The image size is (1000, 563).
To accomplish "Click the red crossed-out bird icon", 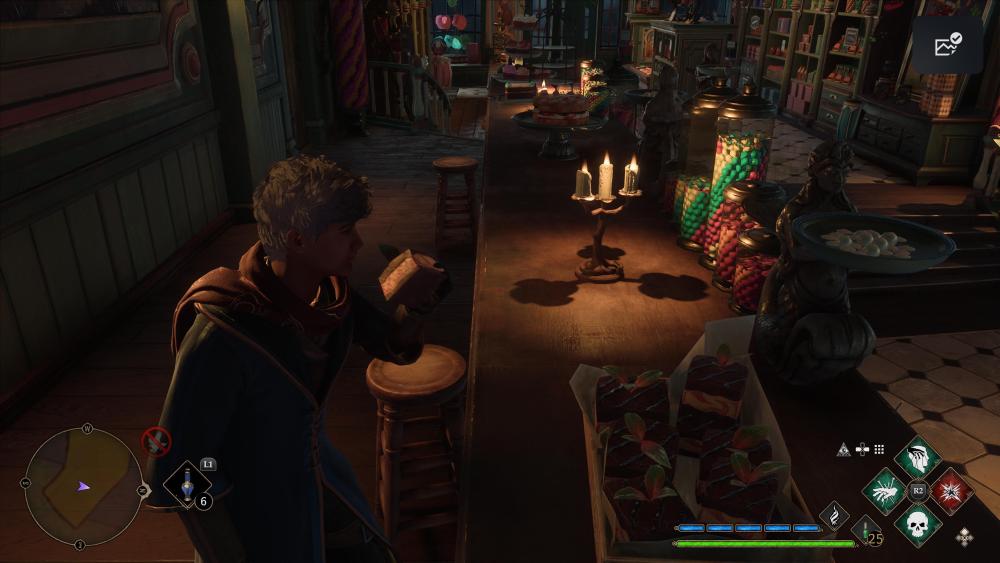I will 156,440.
